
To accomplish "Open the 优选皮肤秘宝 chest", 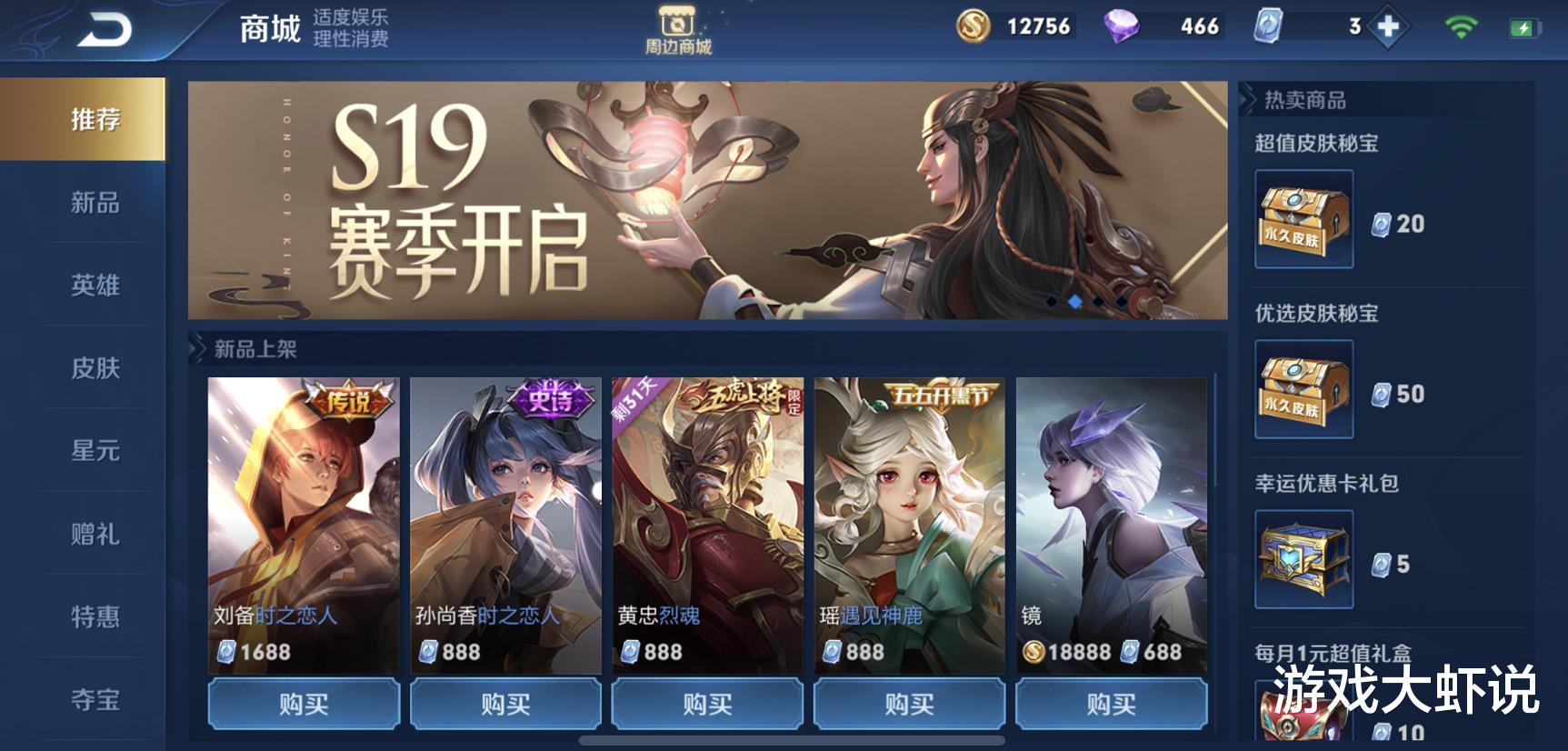I will coord(1302,388).
